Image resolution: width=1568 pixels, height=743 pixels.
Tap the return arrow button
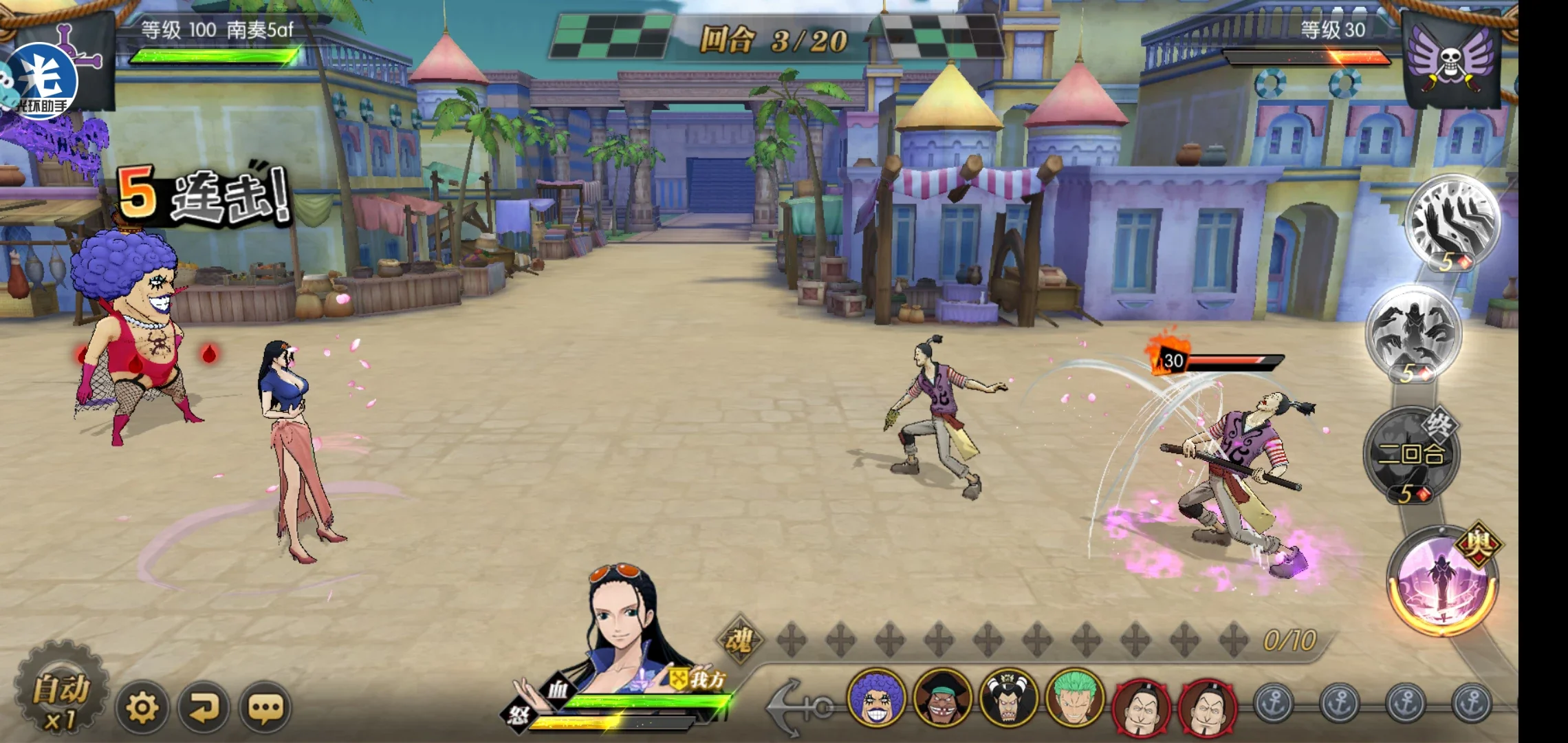pos(204,707)
